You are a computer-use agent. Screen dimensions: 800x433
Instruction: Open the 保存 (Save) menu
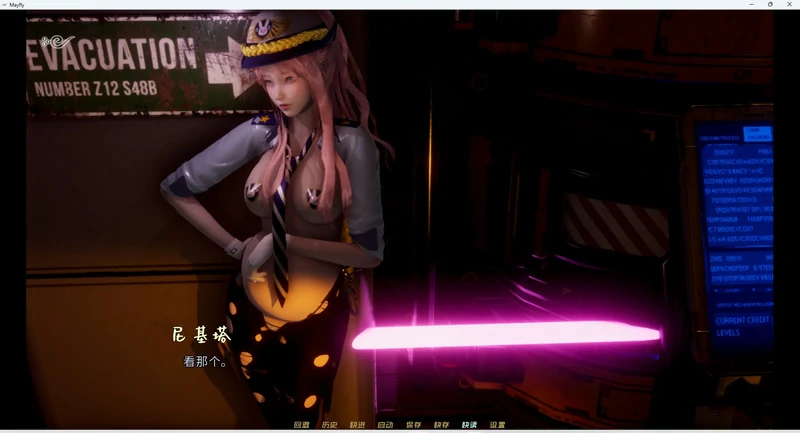click(x=413, y=425)
